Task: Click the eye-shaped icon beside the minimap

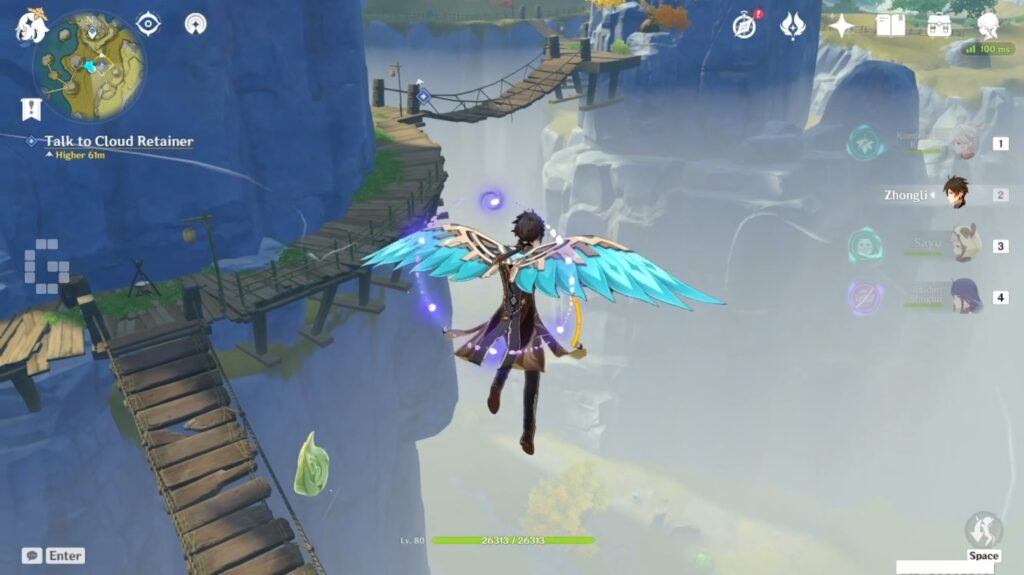Action: pos(149,23)
